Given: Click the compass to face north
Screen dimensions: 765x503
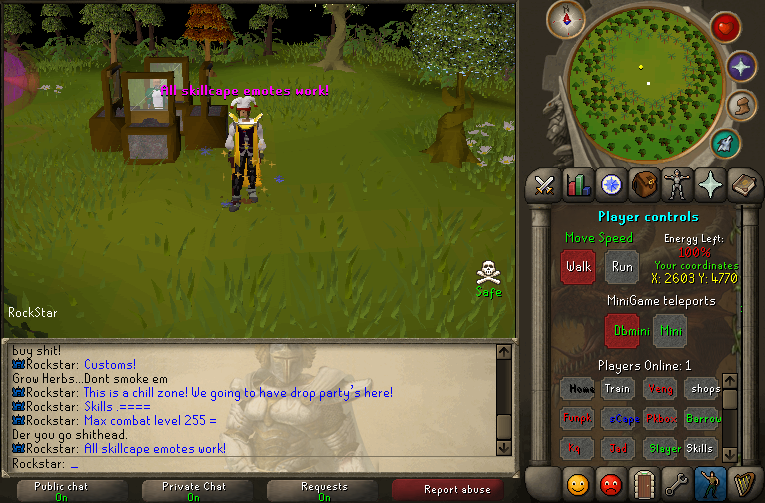Looking at the screenshot, I should tap(574, 15).
